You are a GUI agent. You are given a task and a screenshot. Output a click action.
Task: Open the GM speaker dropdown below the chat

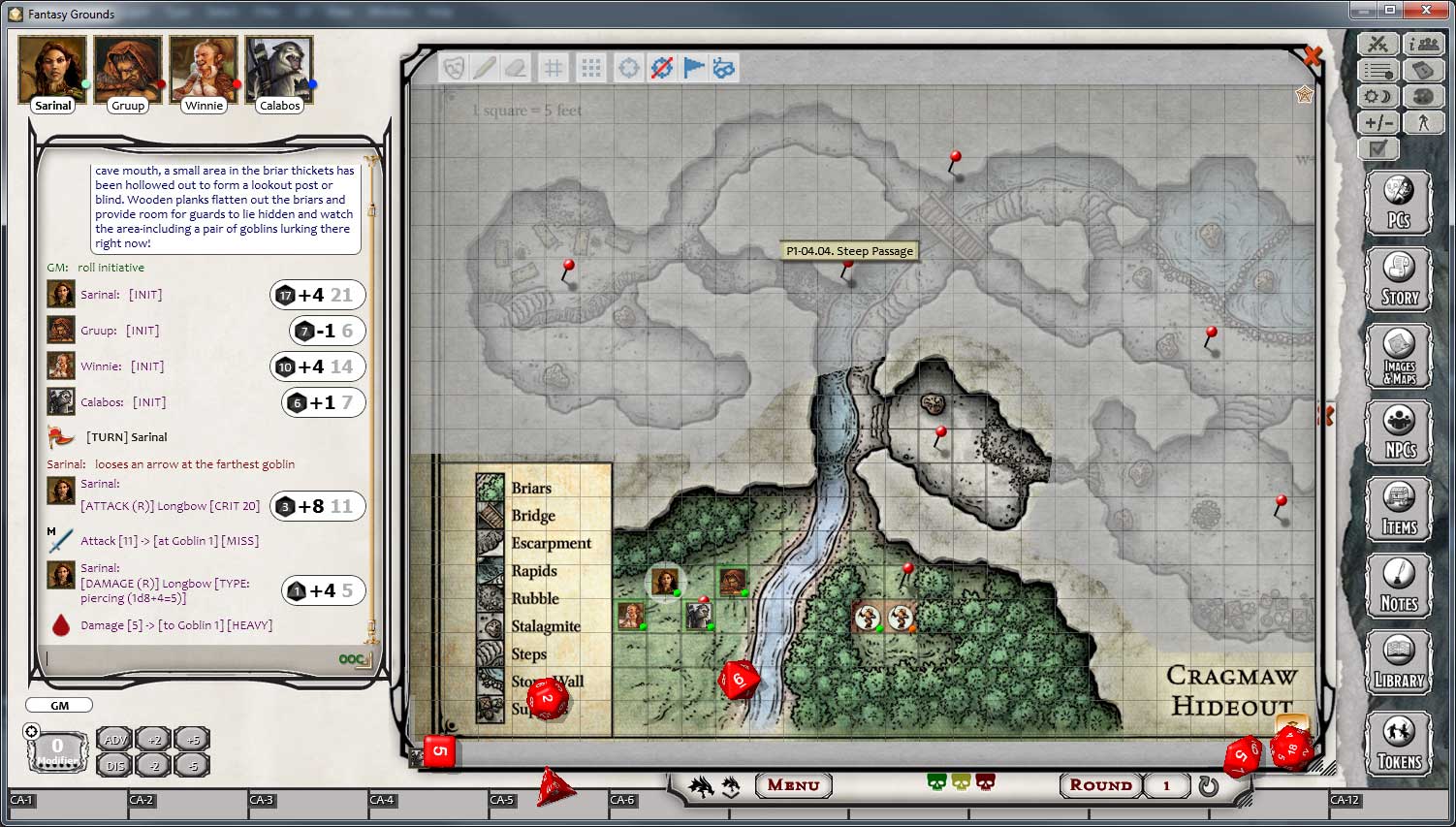tap(58, 705)
